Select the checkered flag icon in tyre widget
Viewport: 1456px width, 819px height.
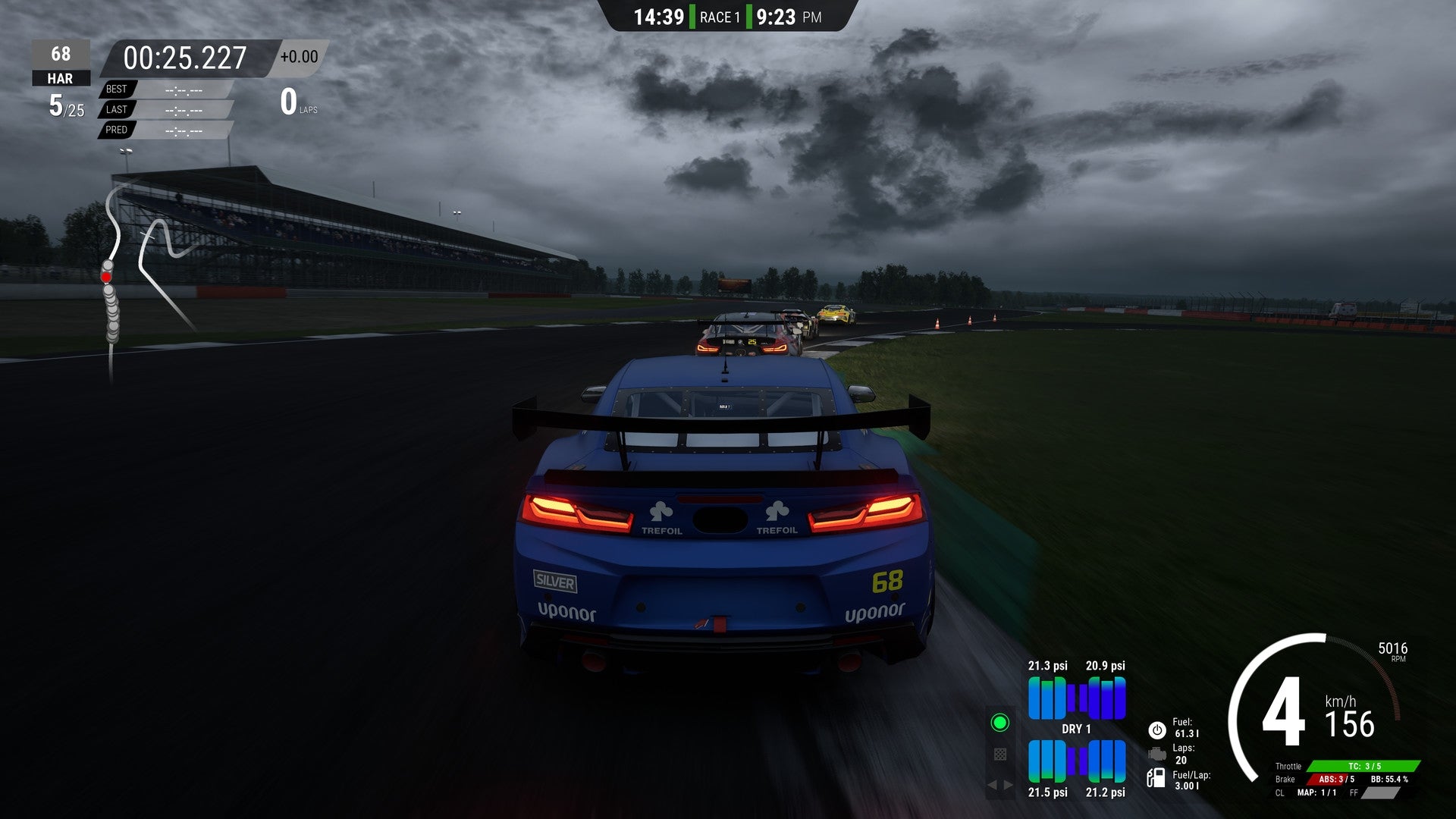pos(1000,754)
